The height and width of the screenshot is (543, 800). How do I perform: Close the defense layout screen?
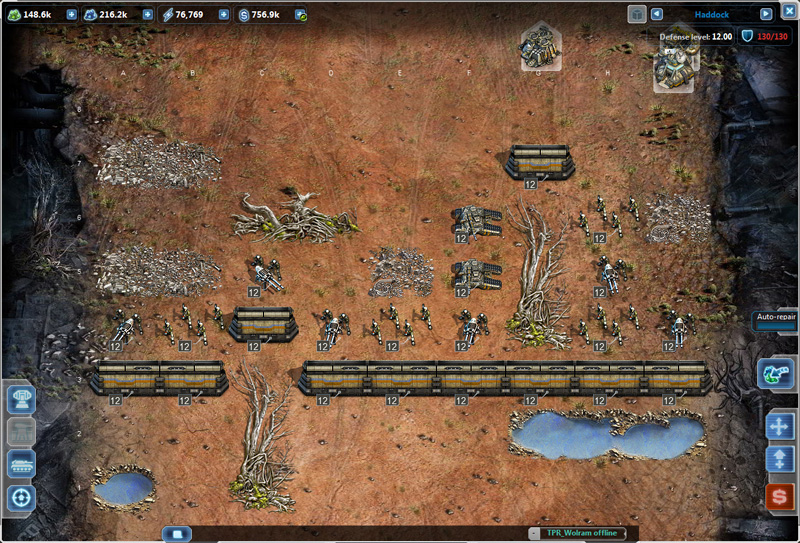tap(789, 10)
